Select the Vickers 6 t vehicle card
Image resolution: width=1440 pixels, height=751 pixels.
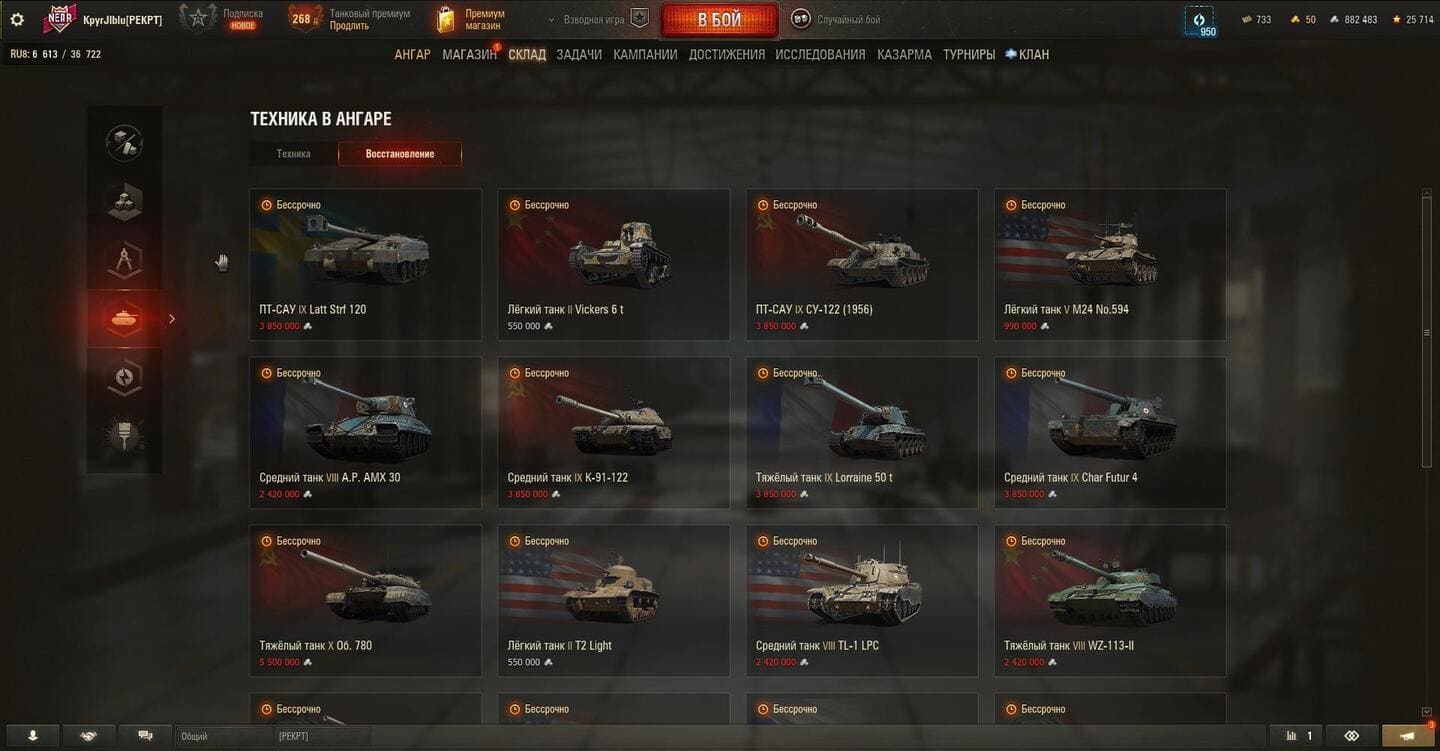[x=613, y=265]
